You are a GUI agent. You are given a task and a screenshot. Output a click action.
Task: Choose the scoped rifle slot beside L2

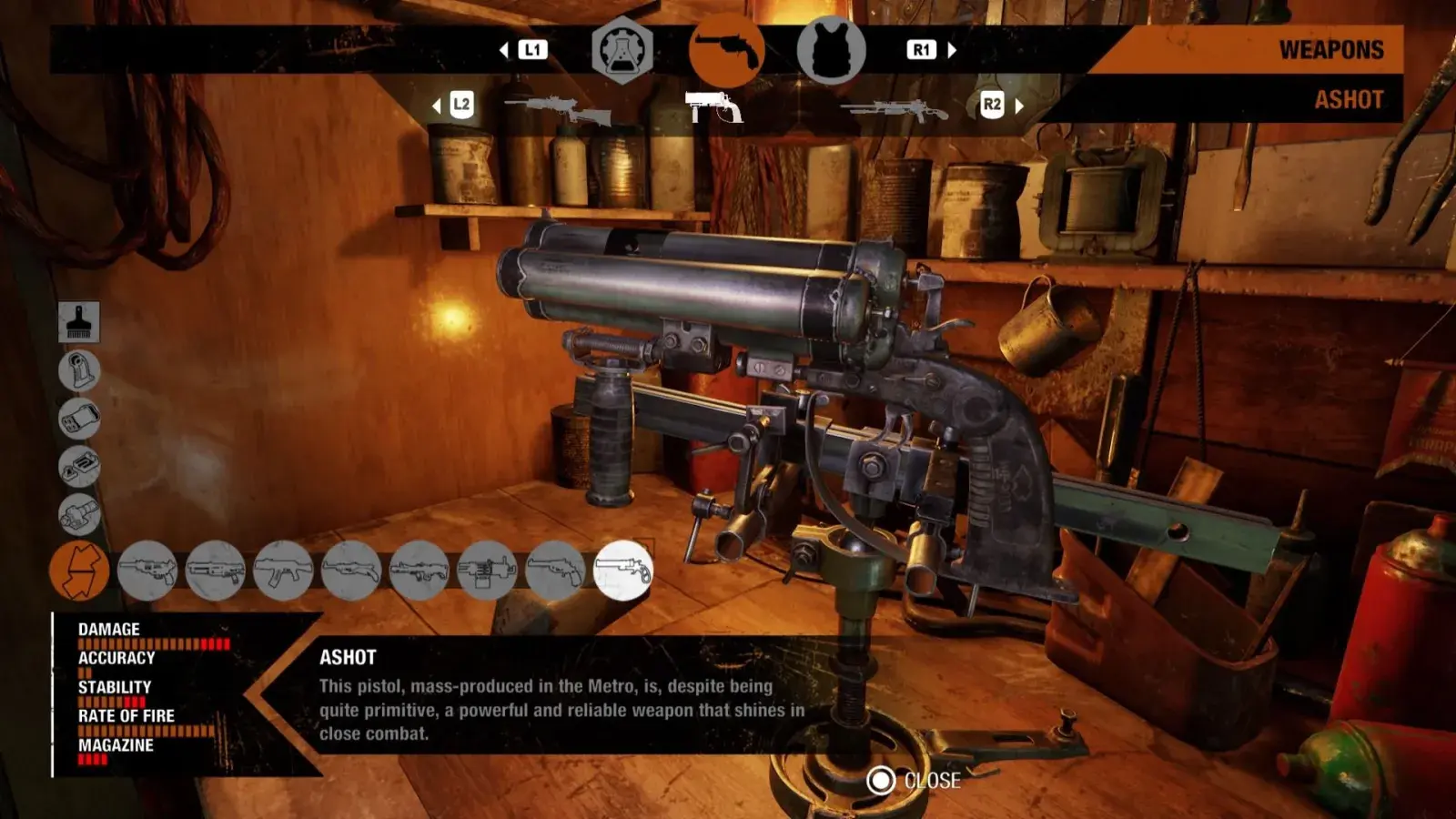point(557,109)
